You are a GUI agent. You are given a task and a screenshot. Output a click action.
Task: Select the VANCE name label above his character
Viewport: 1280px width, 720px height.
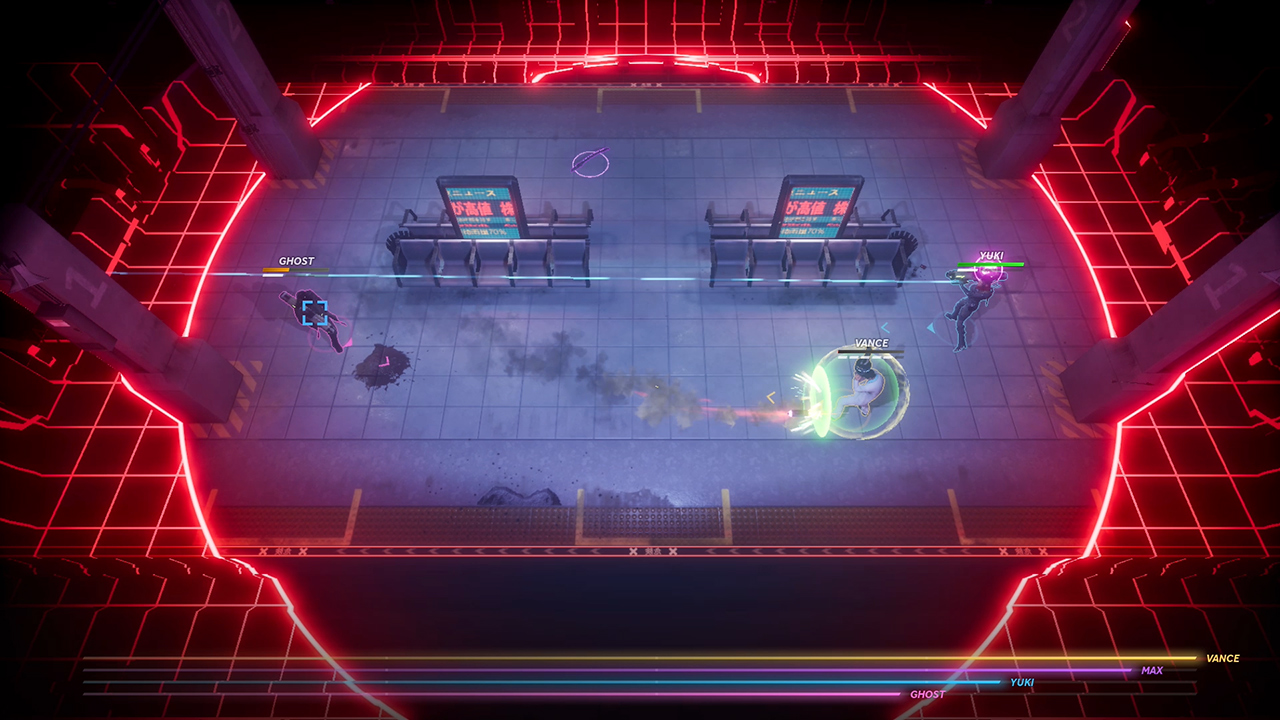point(873,341)
